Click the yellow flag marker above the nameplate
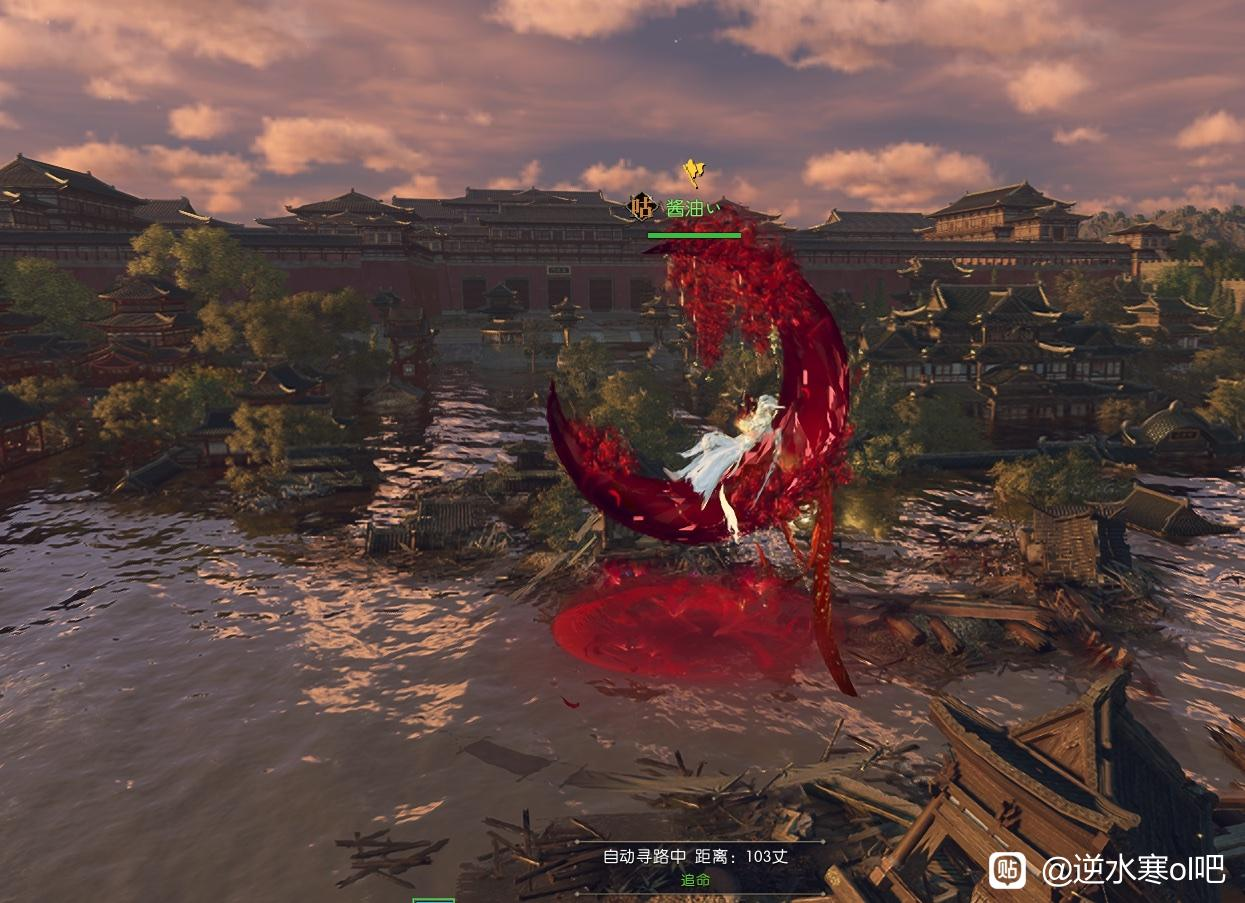The height and width of the screenshot is (903, 1245). (692, 172)
